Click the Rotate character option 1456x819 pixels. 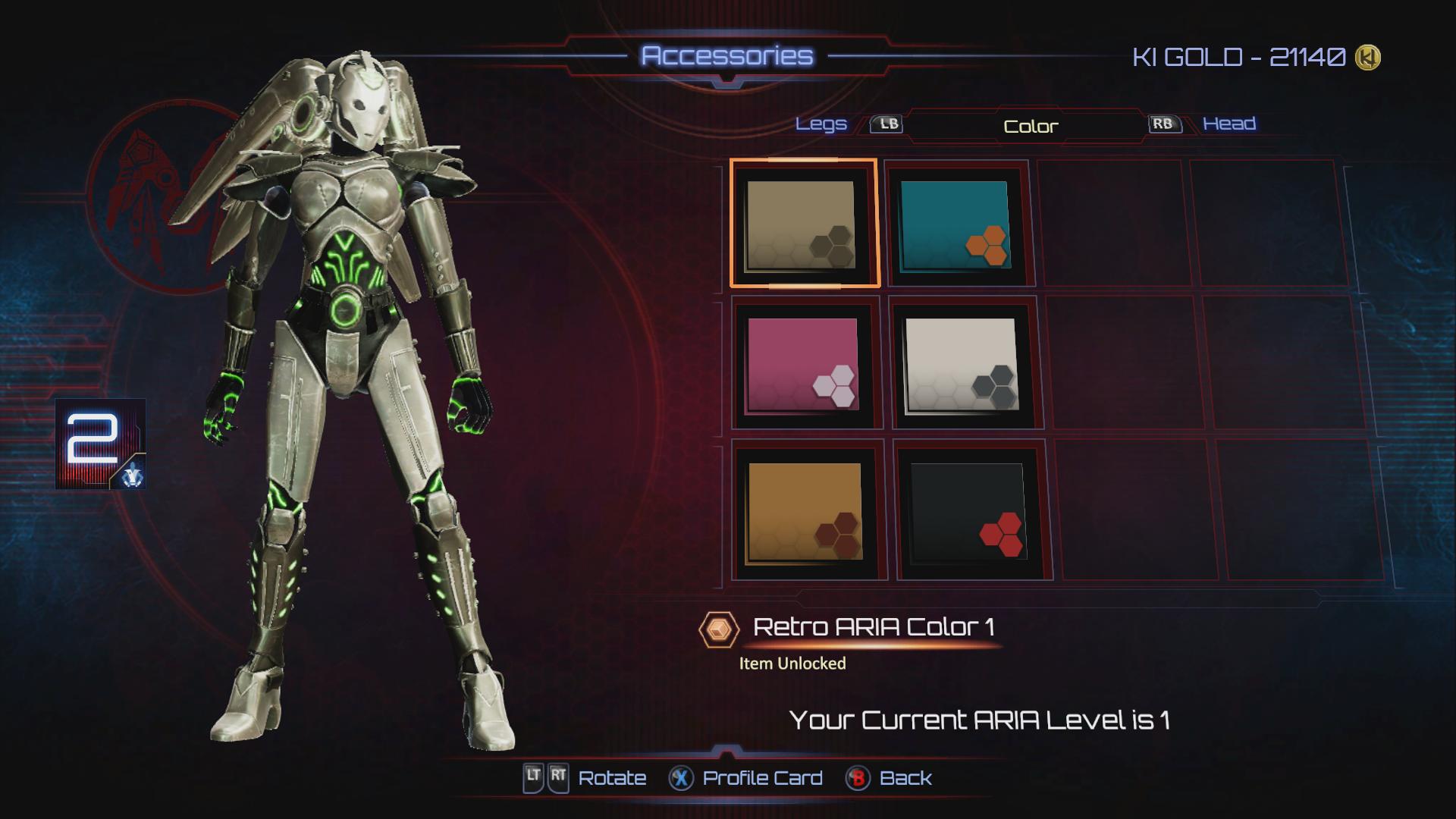[611, 778]
